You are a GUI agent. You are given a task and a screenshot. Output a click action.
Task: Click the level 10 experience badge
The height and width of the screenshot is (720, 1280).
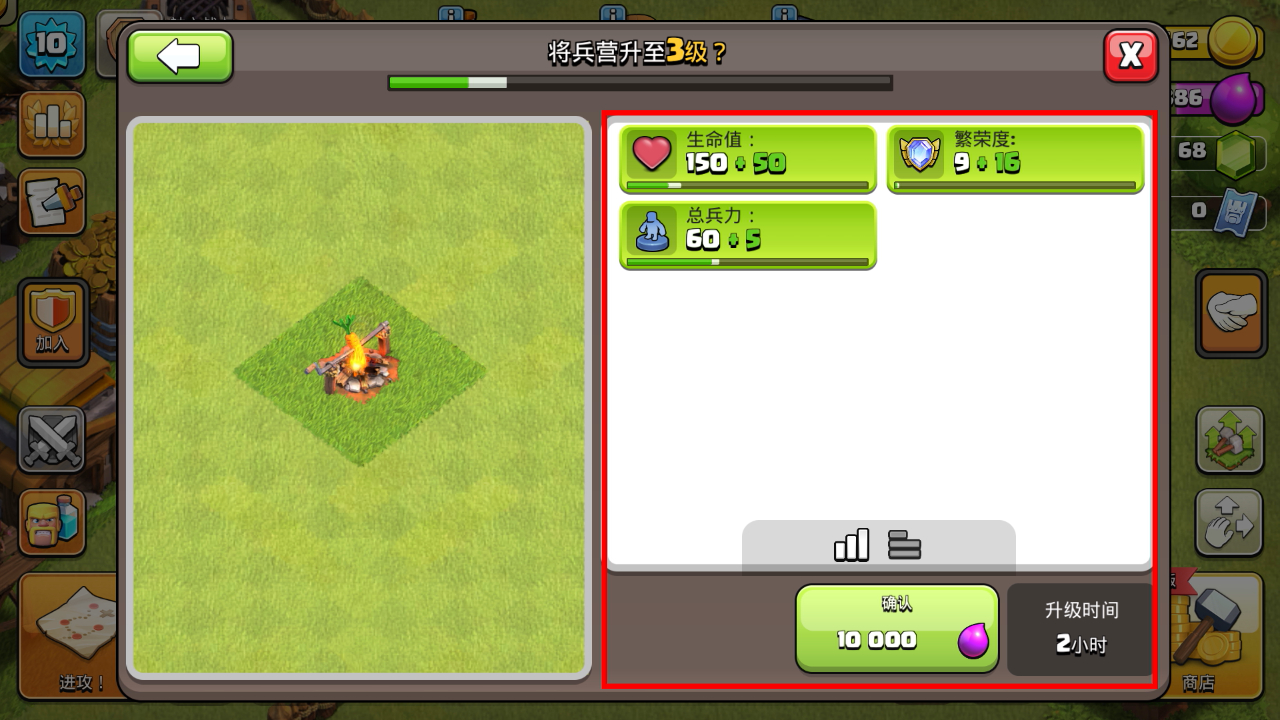click(52, 43)
